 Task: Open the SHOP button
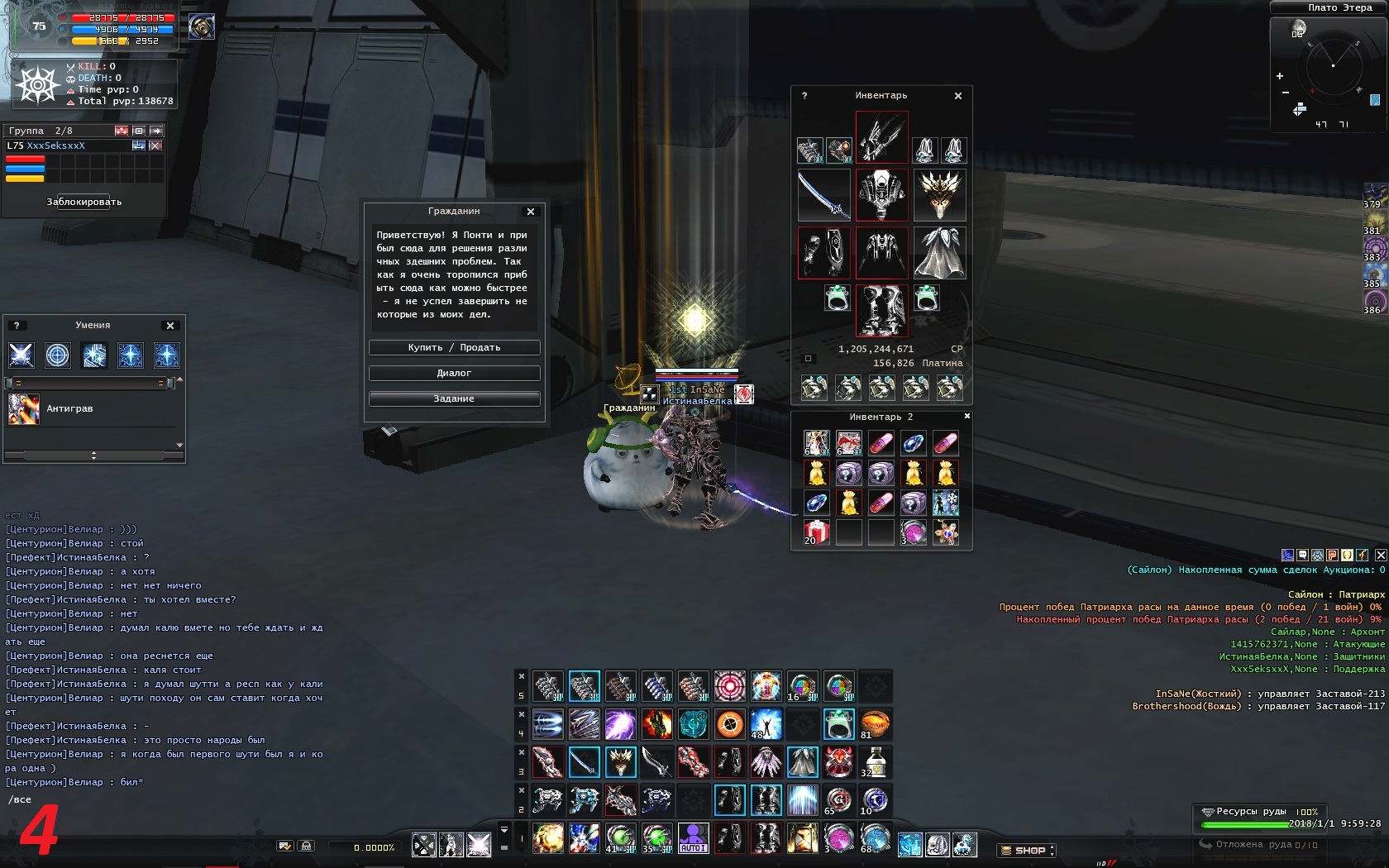pyautogui.click(x=1026, y=850)
